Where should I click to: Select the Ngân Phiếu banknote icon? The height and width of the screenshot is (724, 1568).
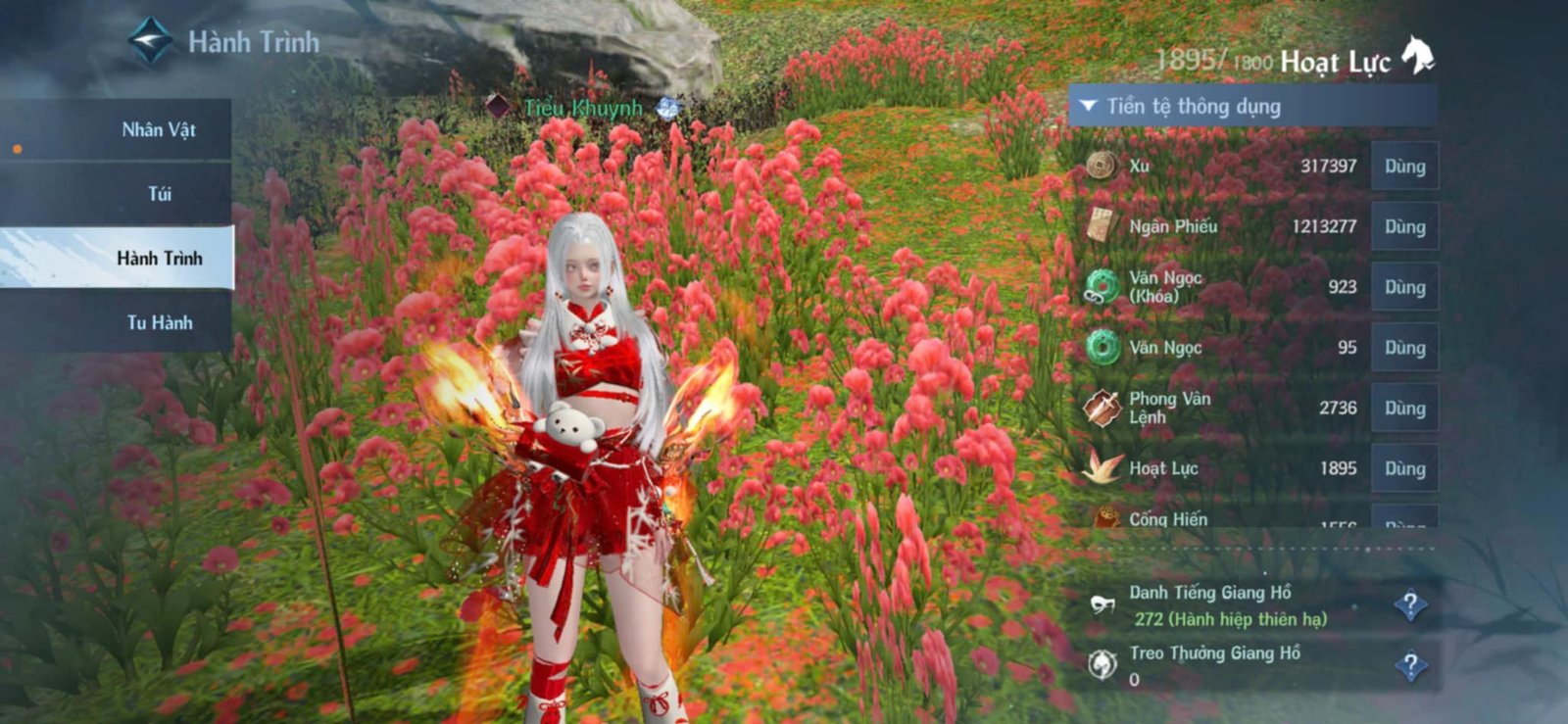coord(1100,226)
